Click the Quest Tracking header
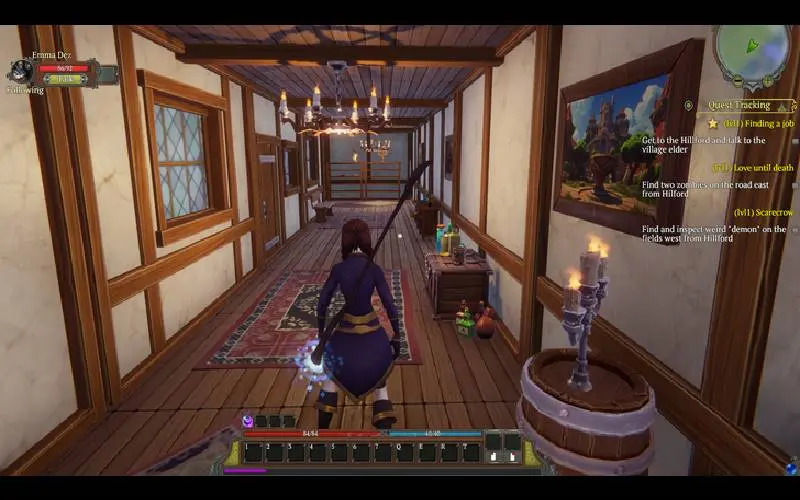The width and height of the screenshot is (800, 500). (740, 105)
